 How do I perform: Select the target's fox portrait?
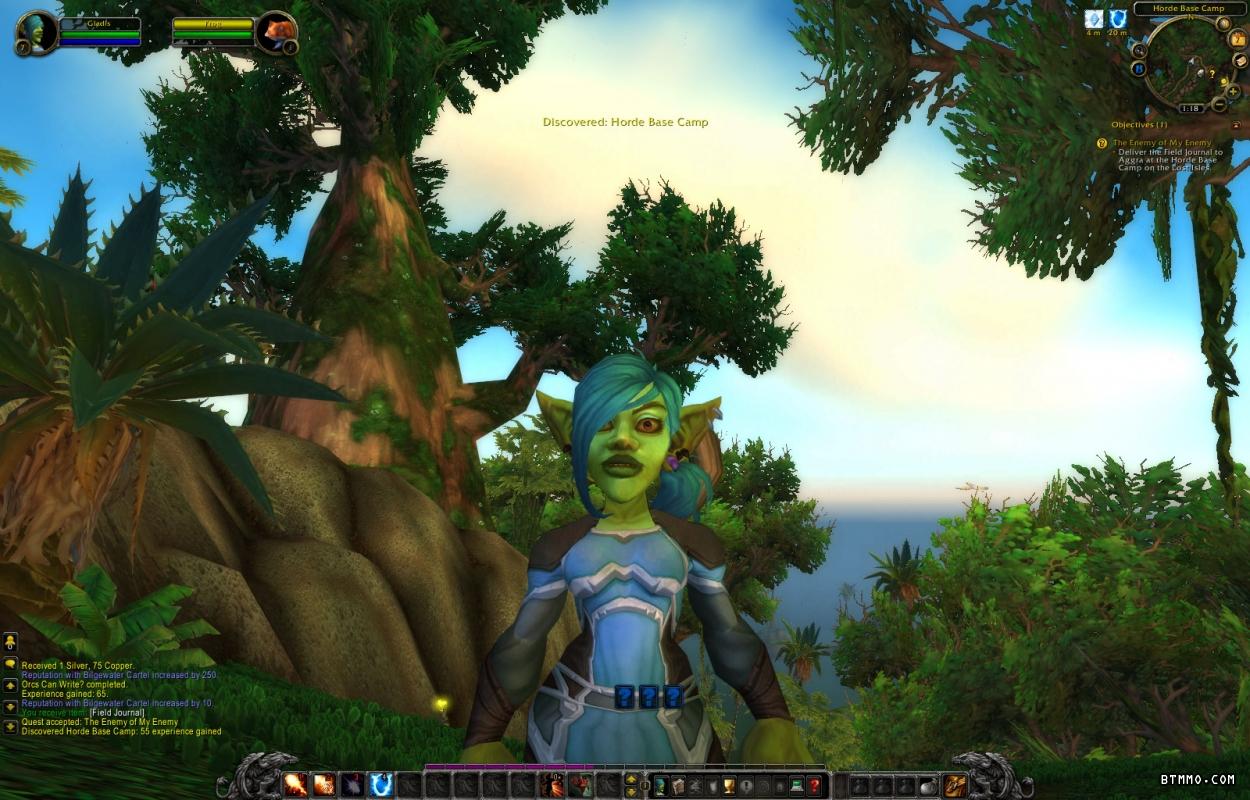[x=275, y=32]
